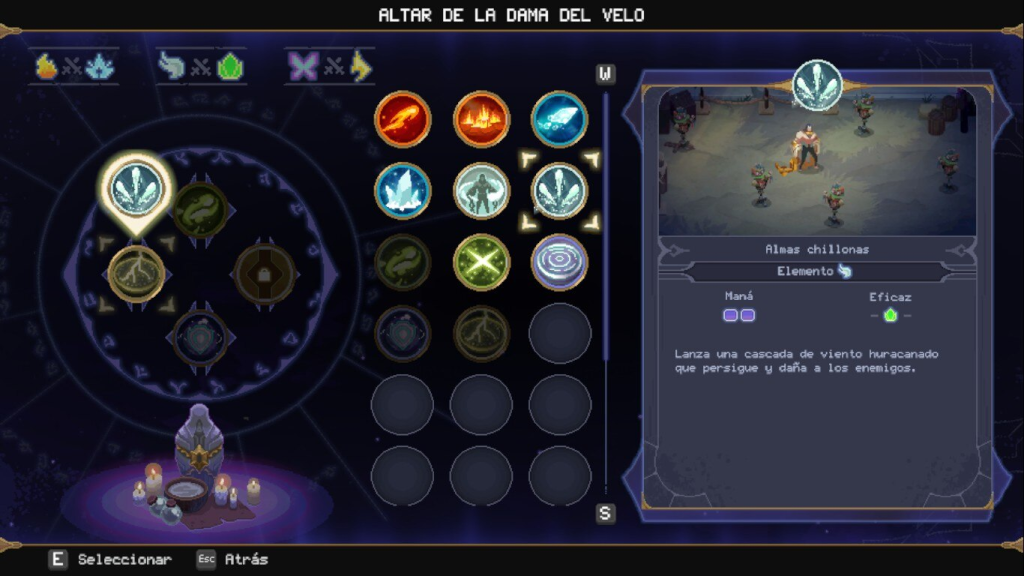1024x576 pixels.
Task: Select the green swirl slot on the wheel
Action: click(x=200, y=209)
